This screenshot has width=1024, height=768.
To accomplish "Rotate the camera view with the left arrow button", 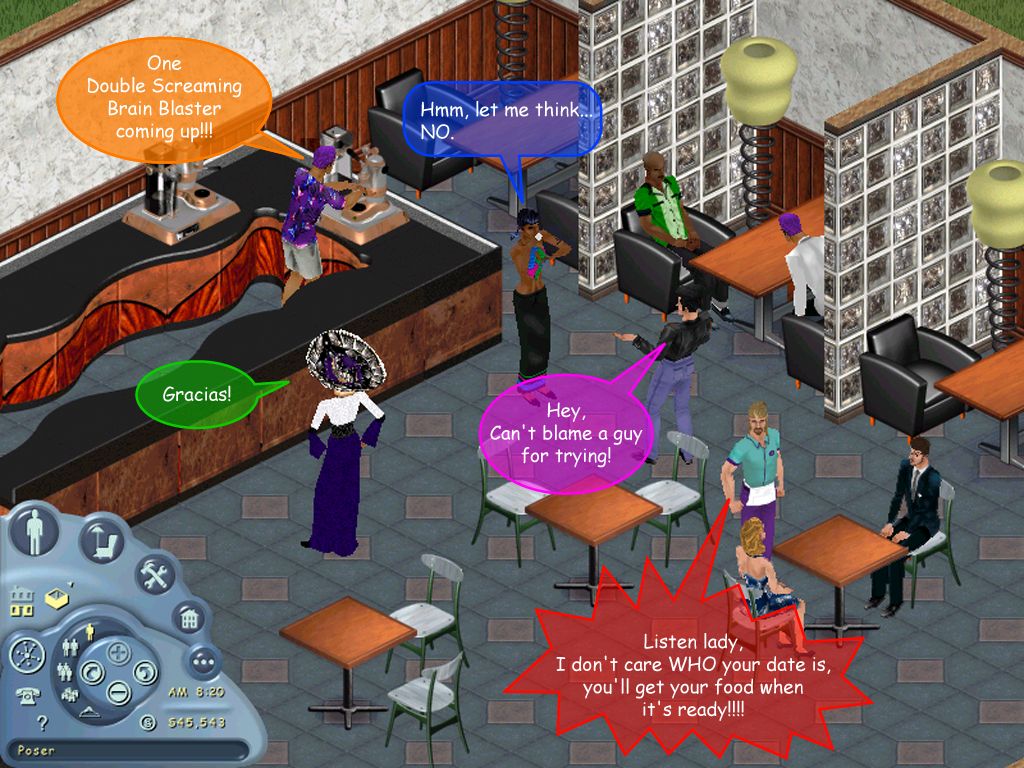I will point(91,672).
